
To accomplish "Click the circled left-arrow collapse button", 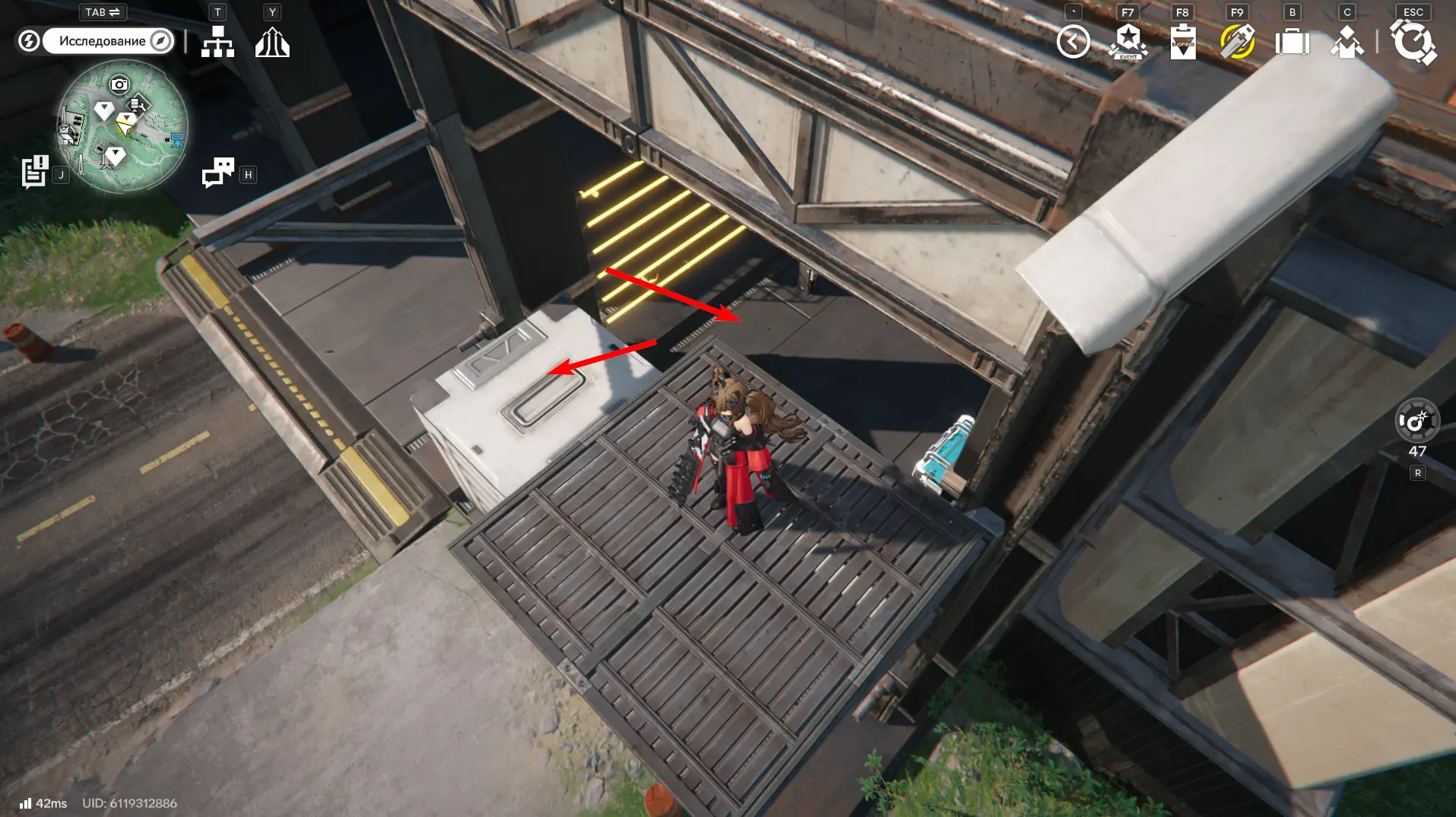I will (x=1073, y=42).
